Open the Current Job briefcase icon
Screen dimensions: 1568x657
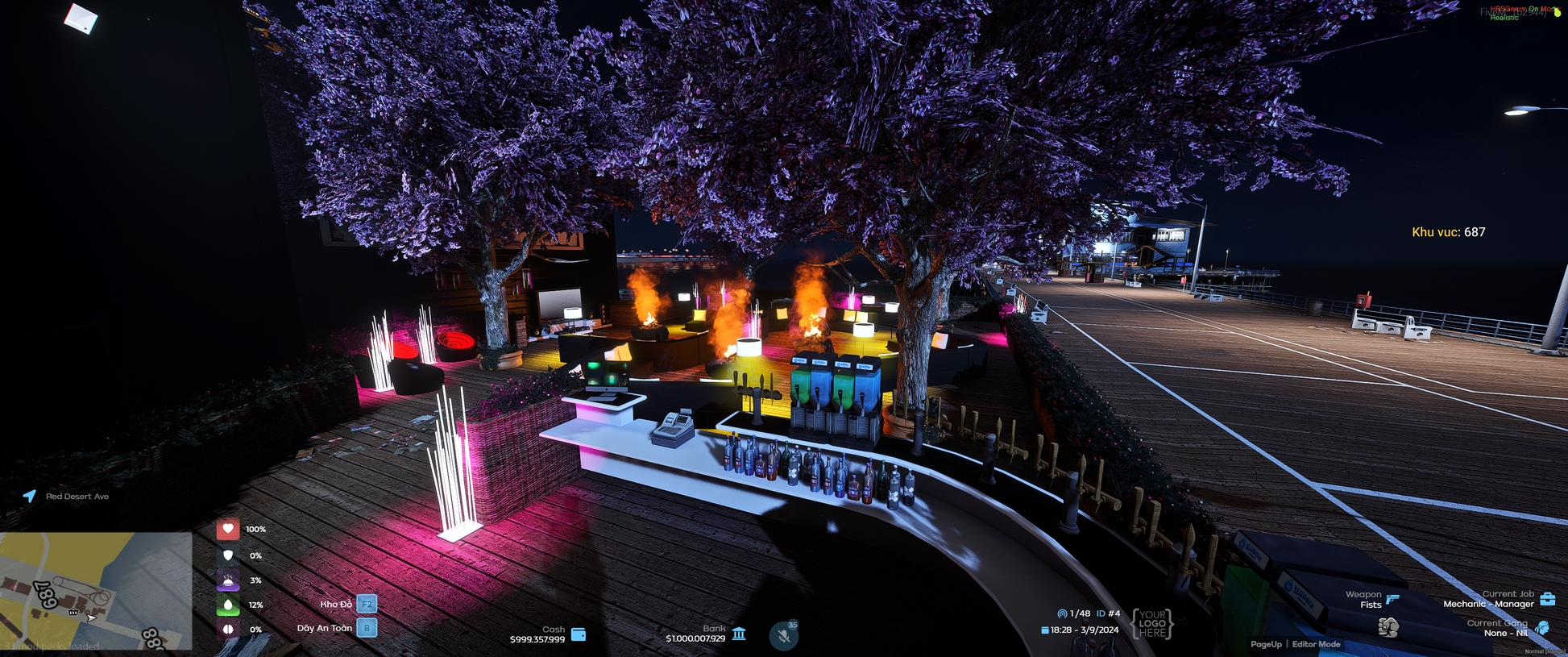tap(1547, 599)
